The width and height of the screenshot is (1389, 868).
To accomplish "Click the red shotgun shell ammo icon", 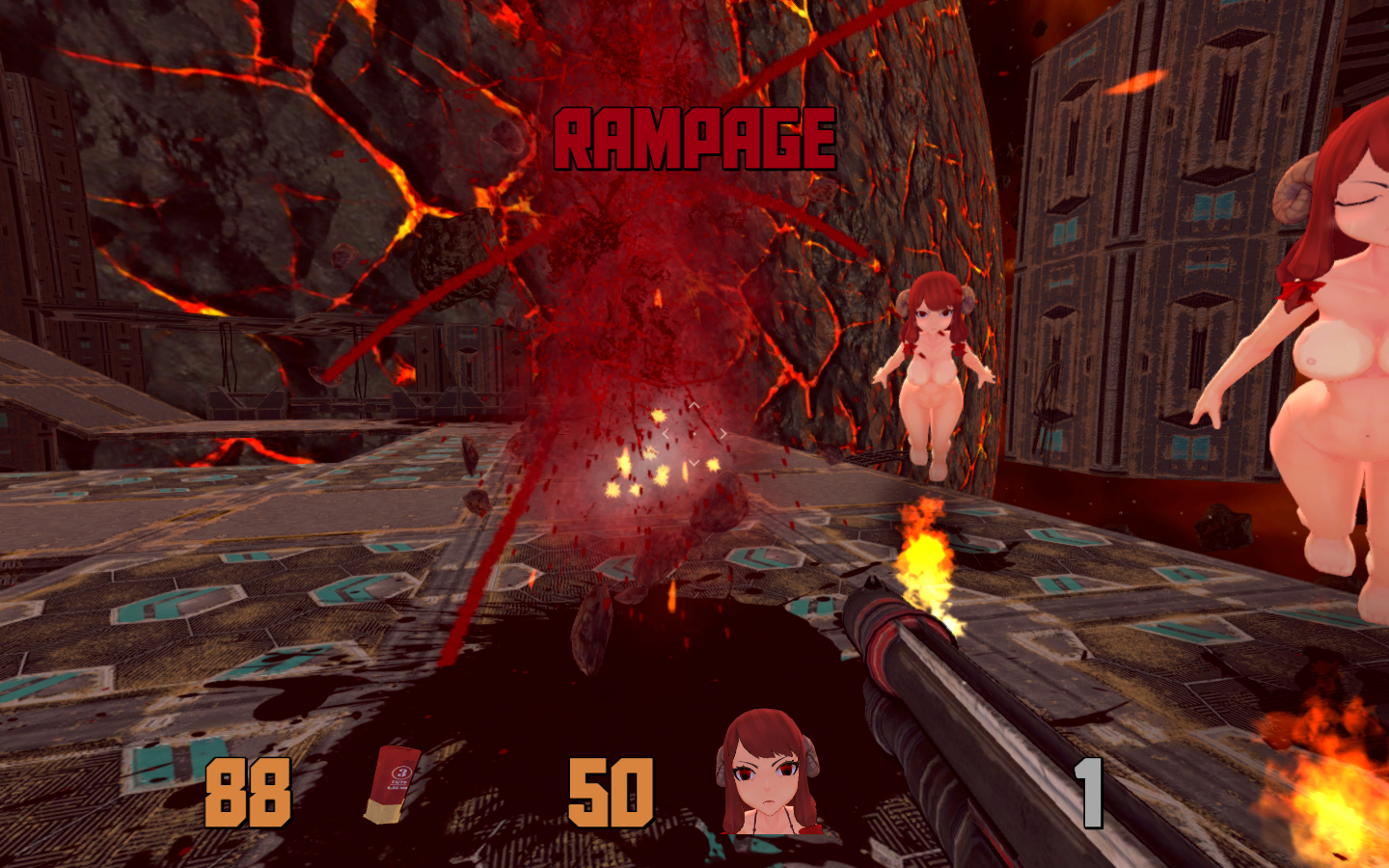I will (x=394, y=783).
